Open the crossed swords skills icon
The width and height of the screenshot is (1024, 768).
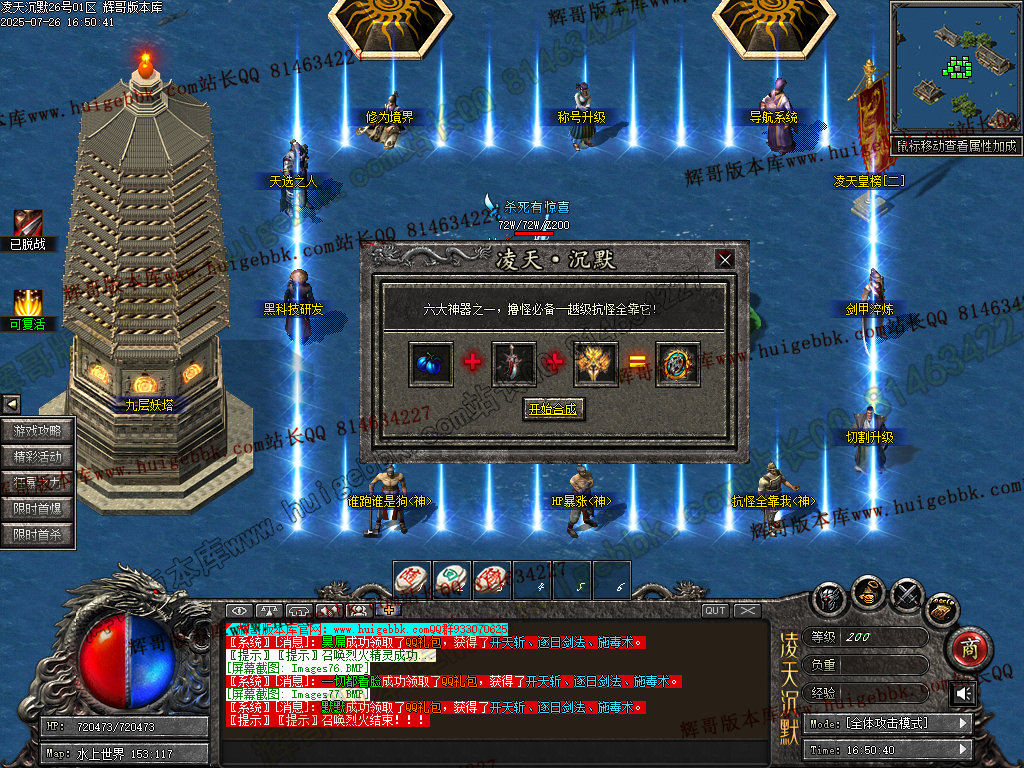click(906, 596)
